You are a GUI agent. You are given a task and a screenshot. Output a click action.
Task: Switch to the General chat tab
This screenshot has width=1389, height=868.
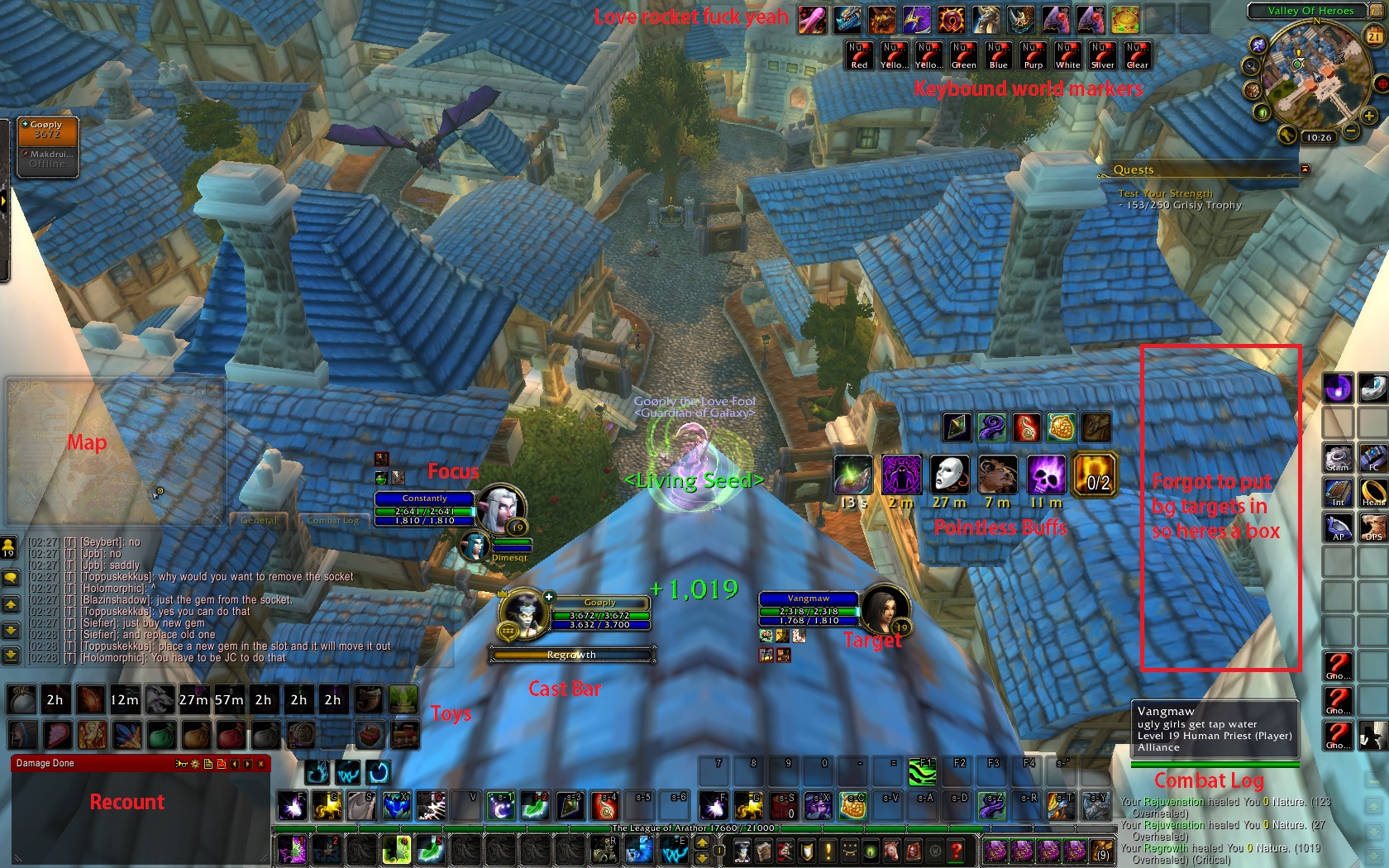tap(259, 520)
